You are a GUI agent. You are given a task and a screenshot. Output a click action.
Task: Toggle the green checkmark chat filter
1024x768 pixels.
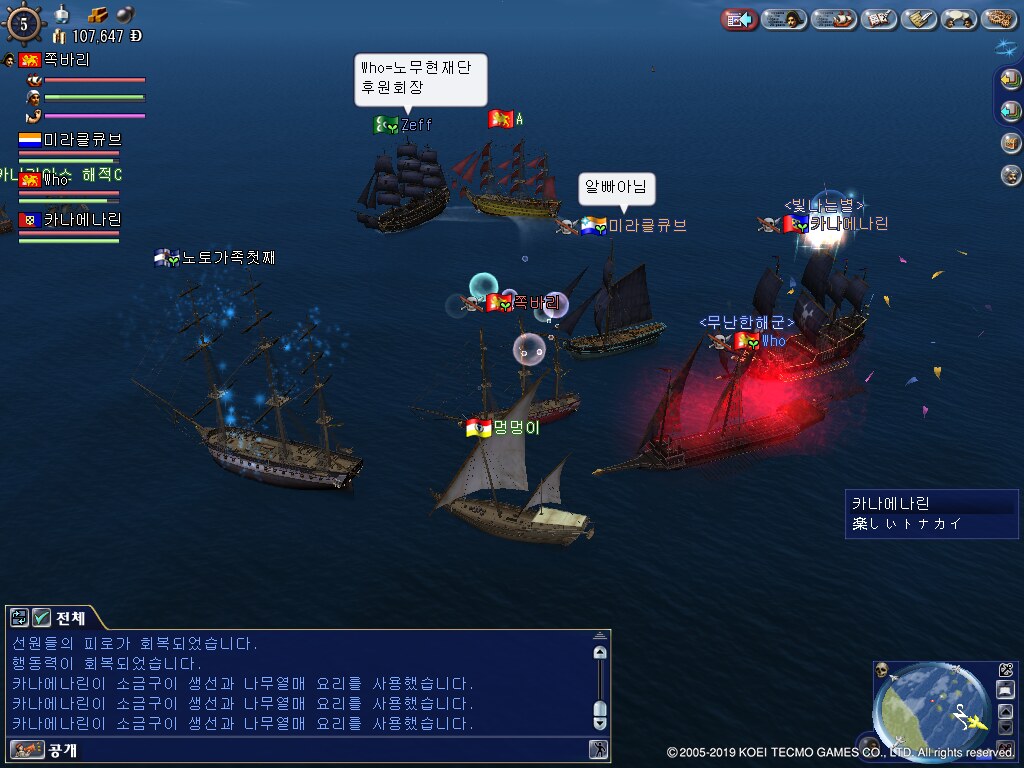(x=42, y=618)
